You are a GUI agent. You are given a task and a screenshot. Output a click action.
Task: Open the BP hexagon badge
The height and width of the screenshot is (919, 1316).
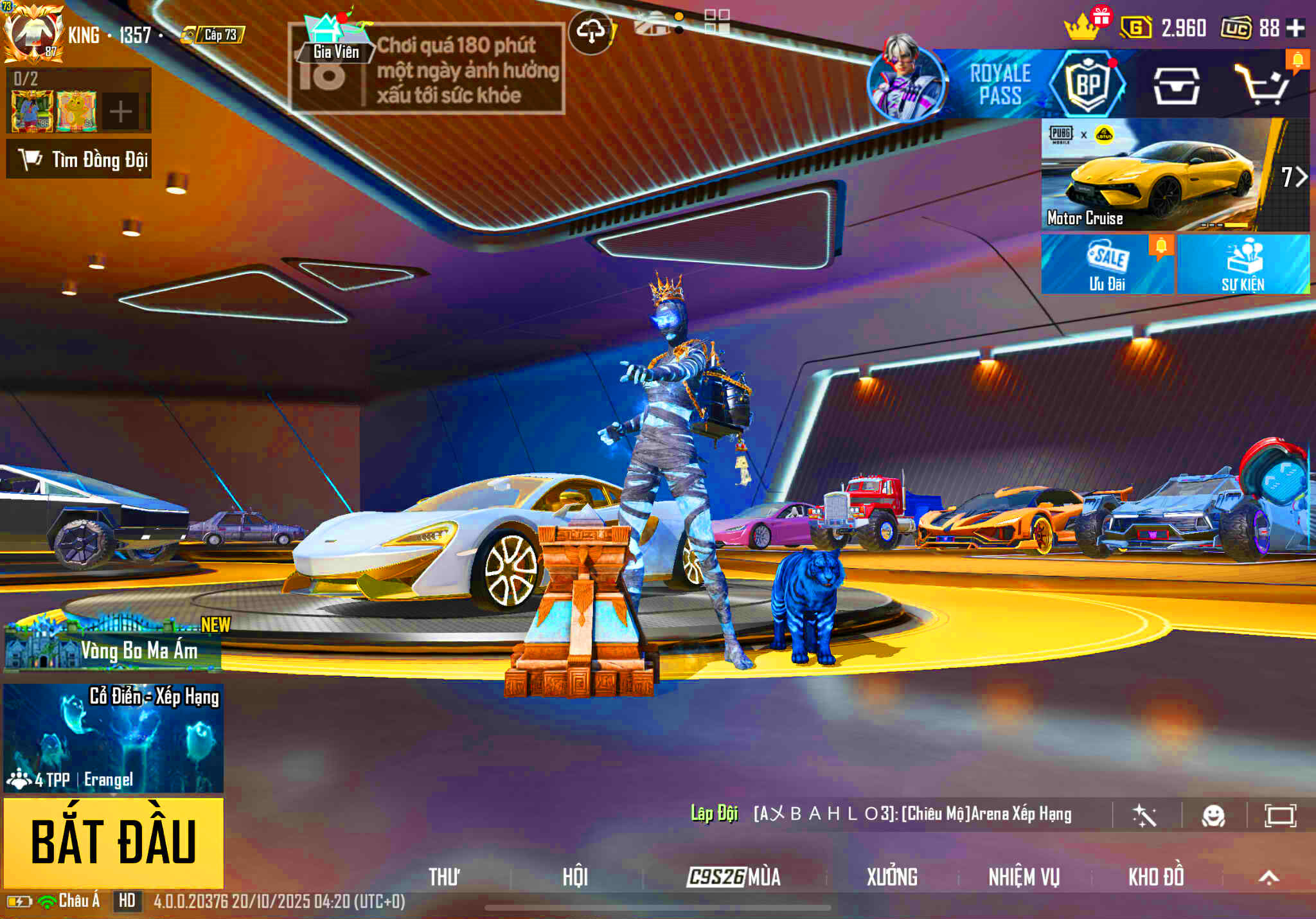click(x=1087, y=84)
